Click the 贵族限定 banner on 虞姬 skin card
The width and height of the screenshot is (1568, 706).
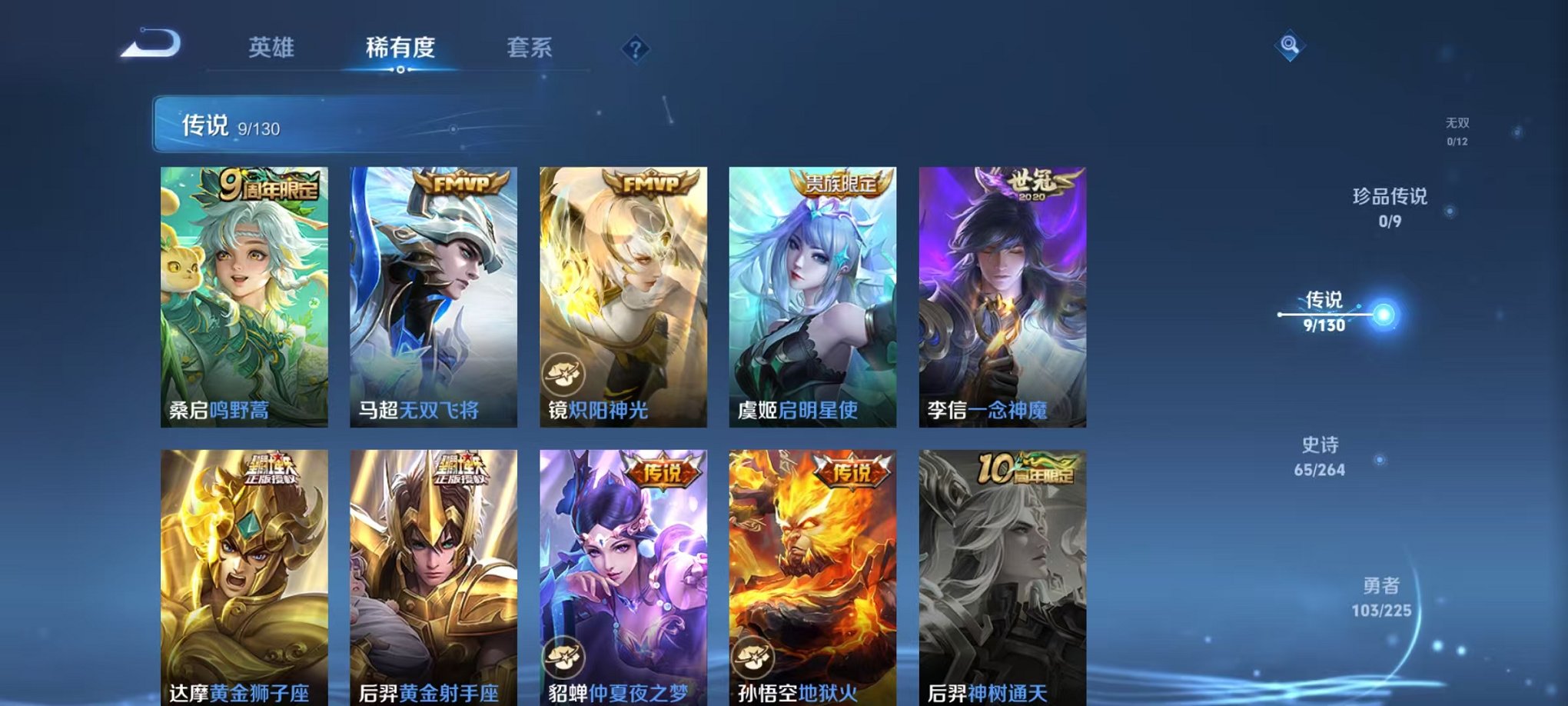843,184
